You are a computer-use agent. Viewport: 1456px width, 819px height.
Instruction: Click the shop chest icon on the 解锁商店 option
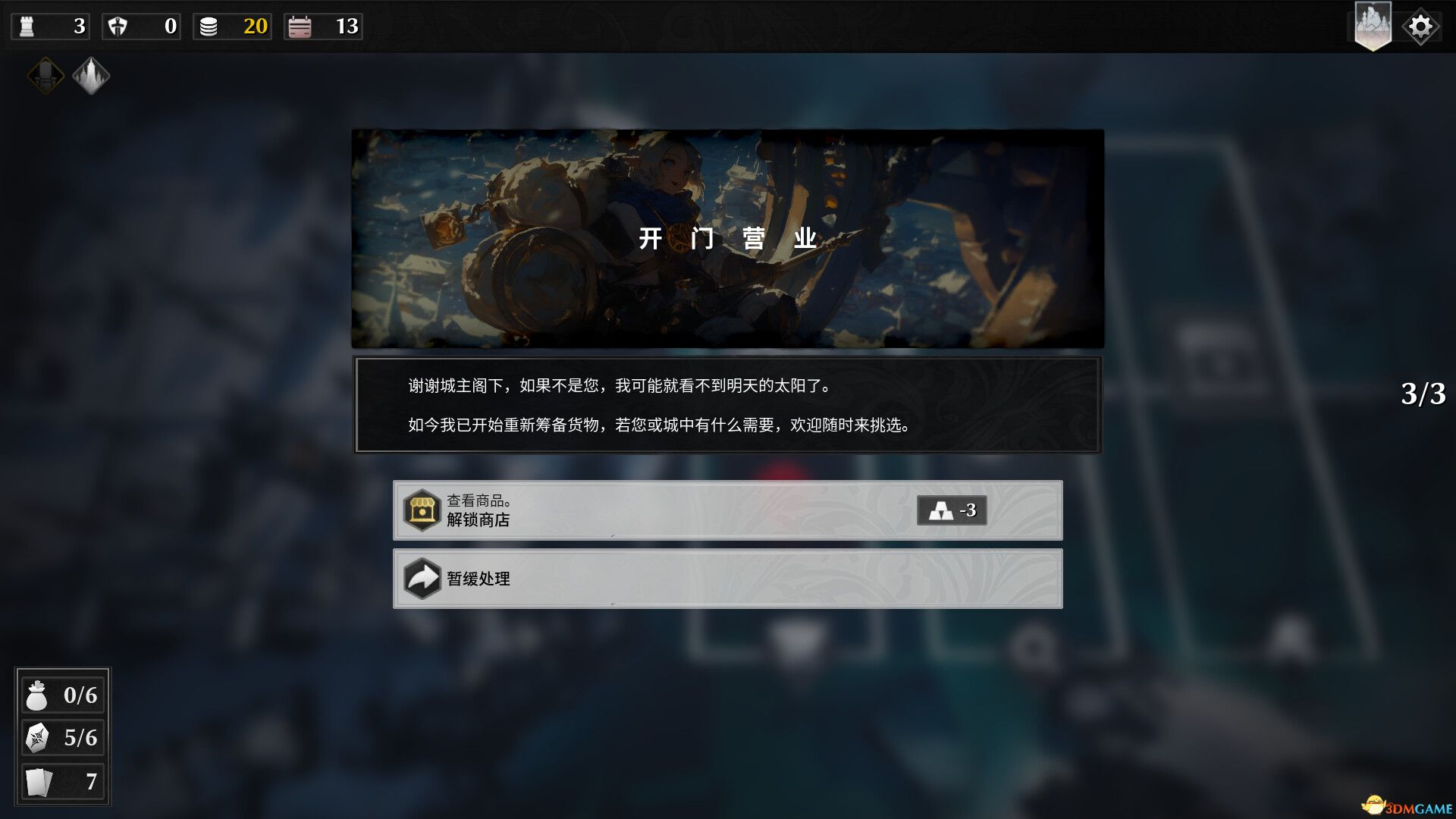click(x=423, y=510)
